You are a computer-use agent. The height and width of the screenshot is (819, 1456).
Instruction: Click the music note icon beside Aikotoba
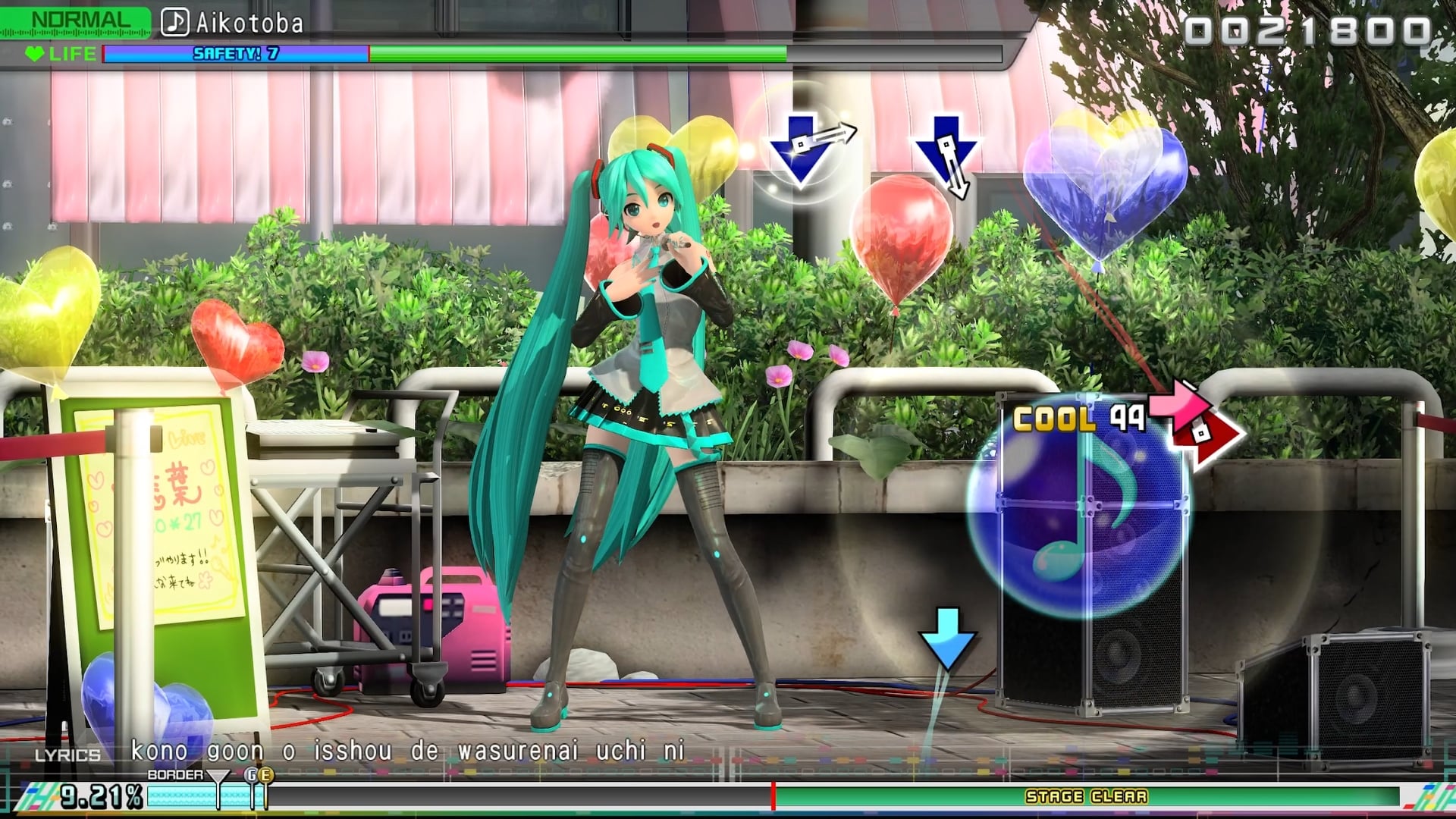[x=175, y=22]
